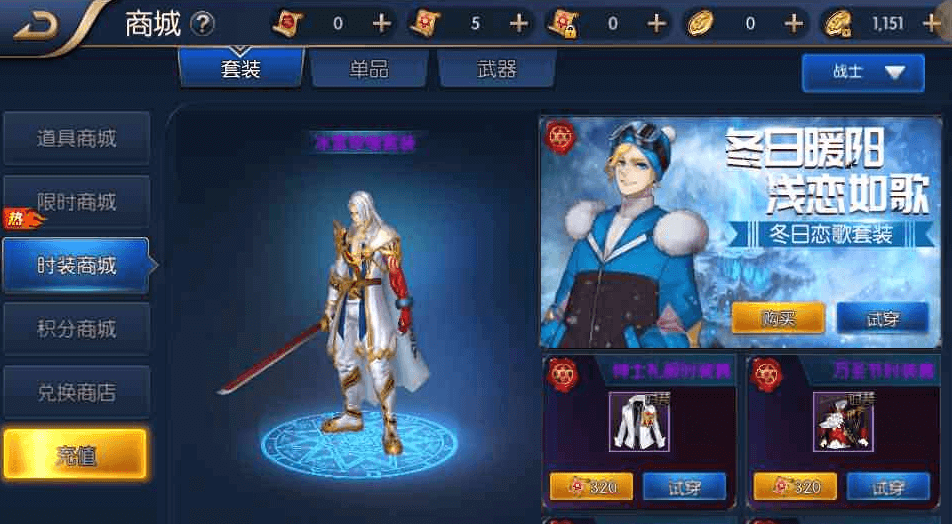Open the shop help question mark
This screenshot has height=524, width=952.
[x=202, y=23]
